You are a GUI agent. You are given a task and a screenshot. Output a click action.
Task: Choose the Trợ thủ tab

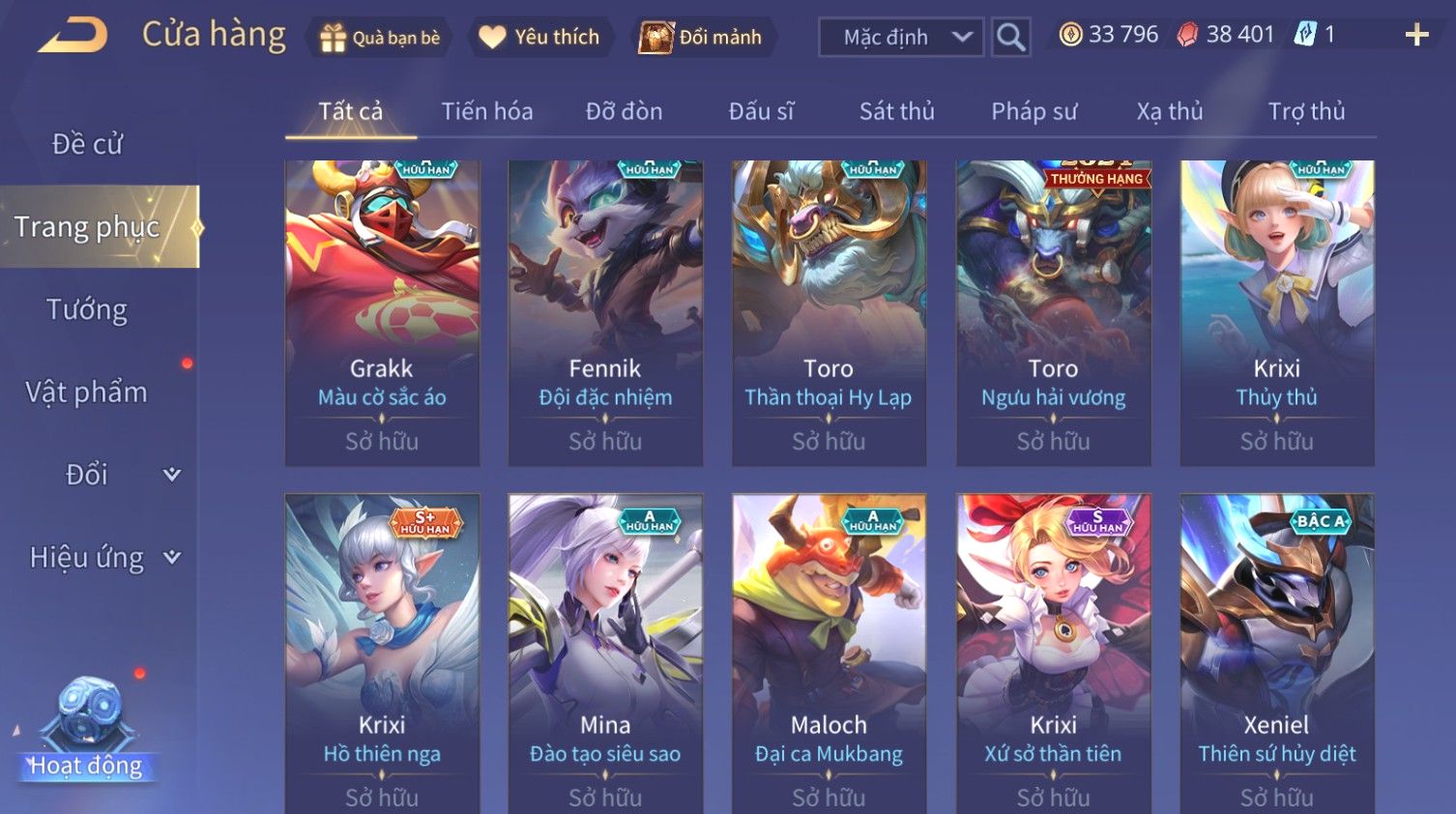click(1306, 111)
